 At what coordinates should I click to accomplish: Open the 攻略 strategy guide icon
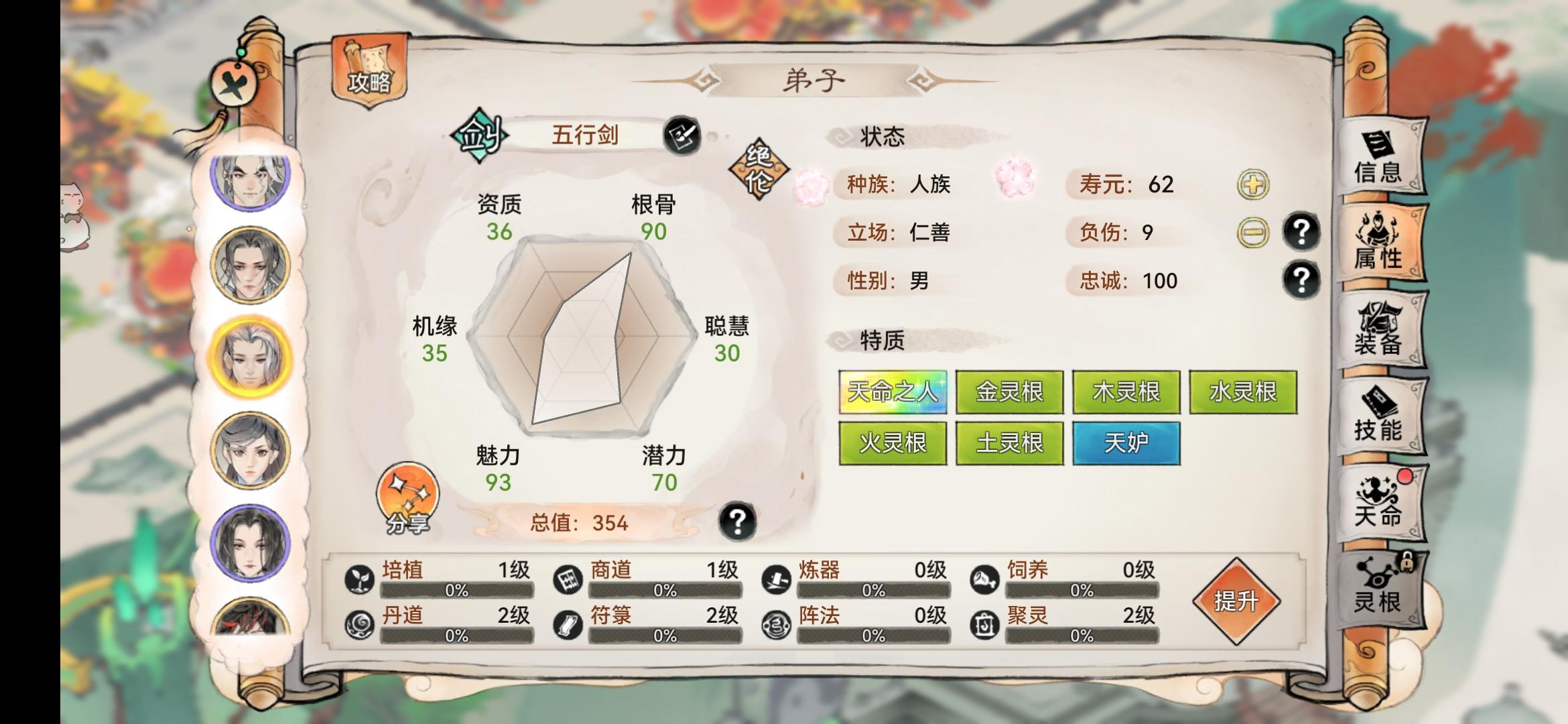pos(371,70)
